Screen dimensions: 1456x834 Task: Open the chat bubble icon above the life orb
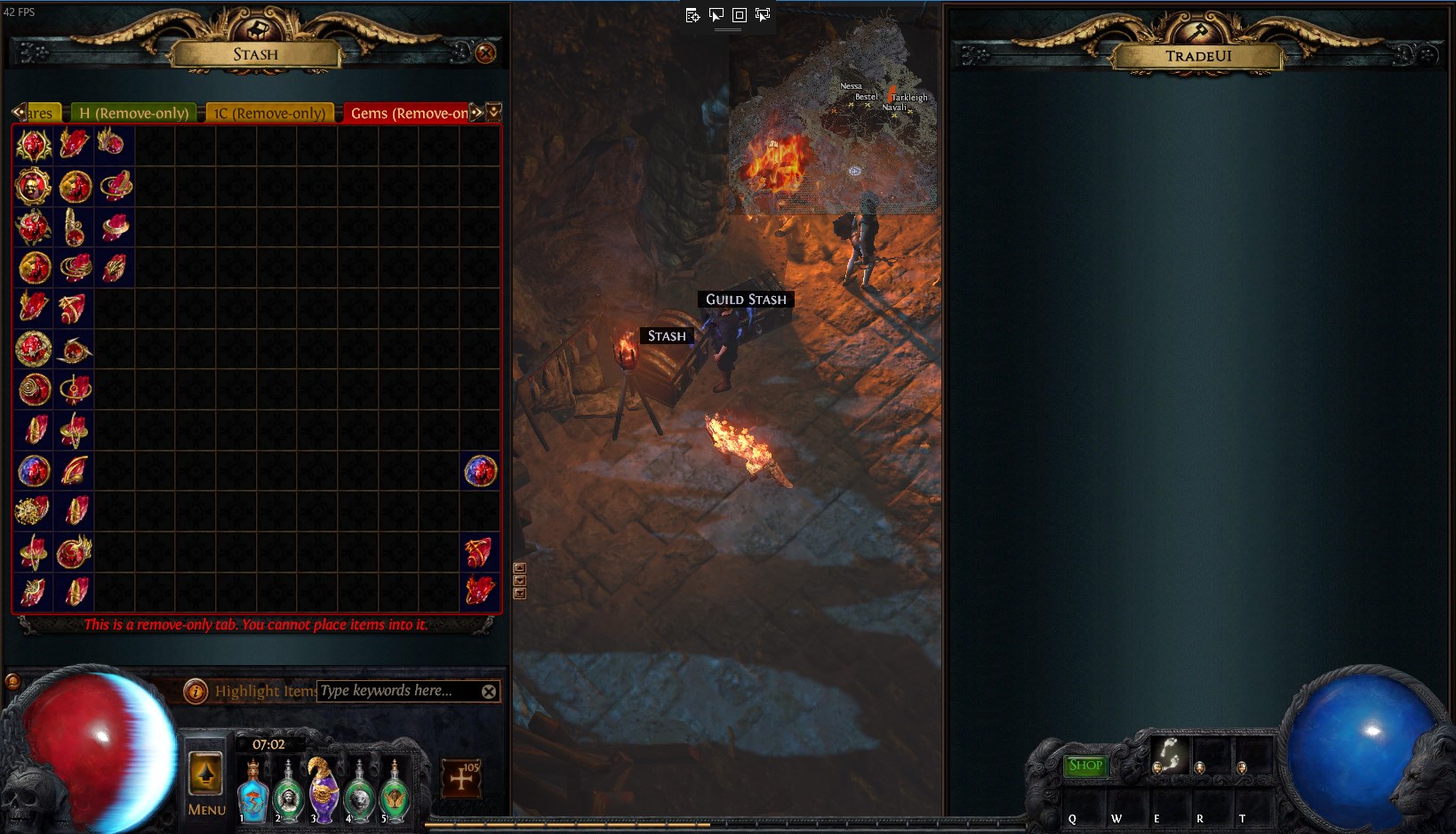12,681
